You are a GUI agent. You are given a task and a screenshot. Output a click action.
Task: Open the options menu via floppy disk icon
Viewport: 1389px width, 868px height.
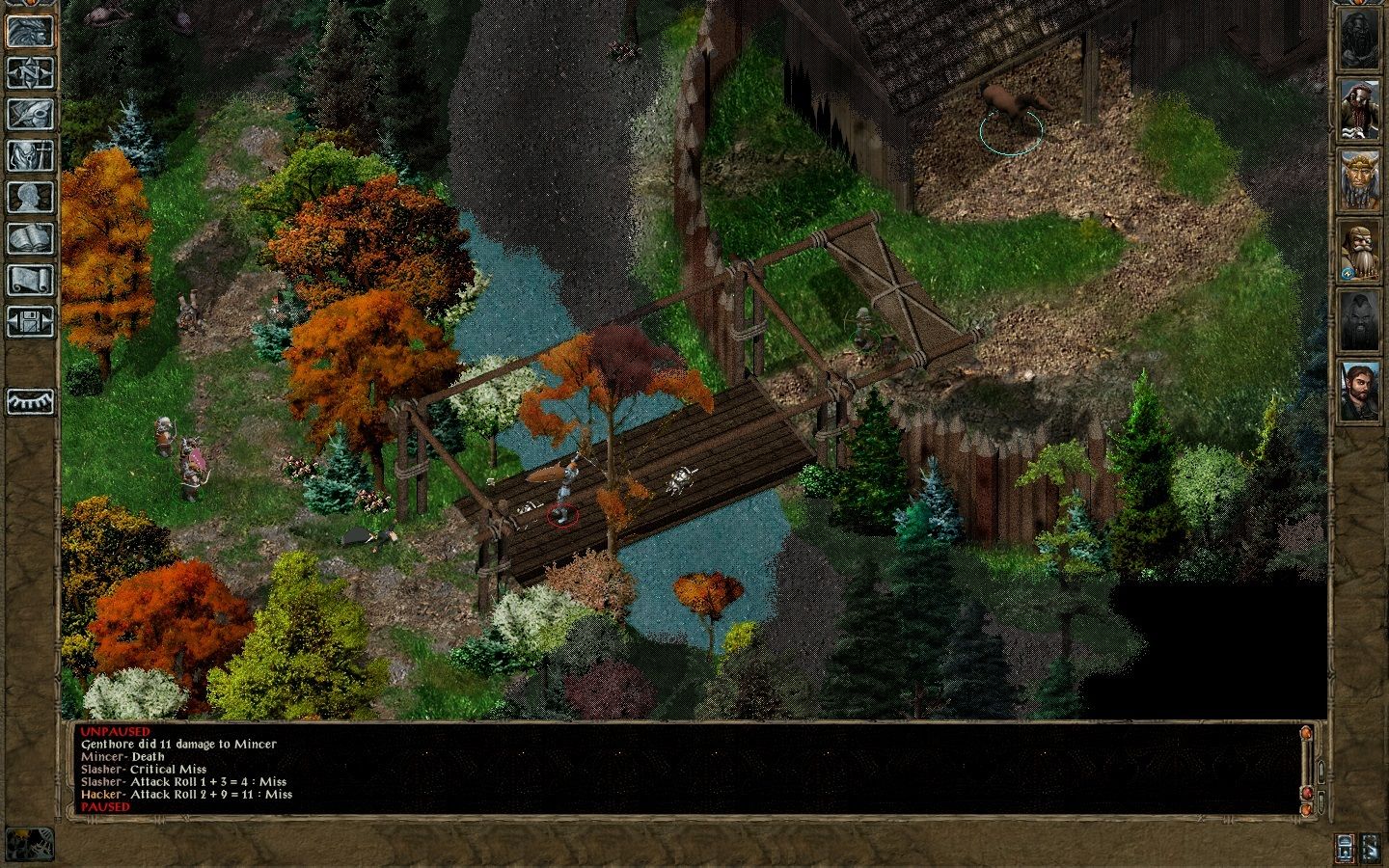click(29, 321)
